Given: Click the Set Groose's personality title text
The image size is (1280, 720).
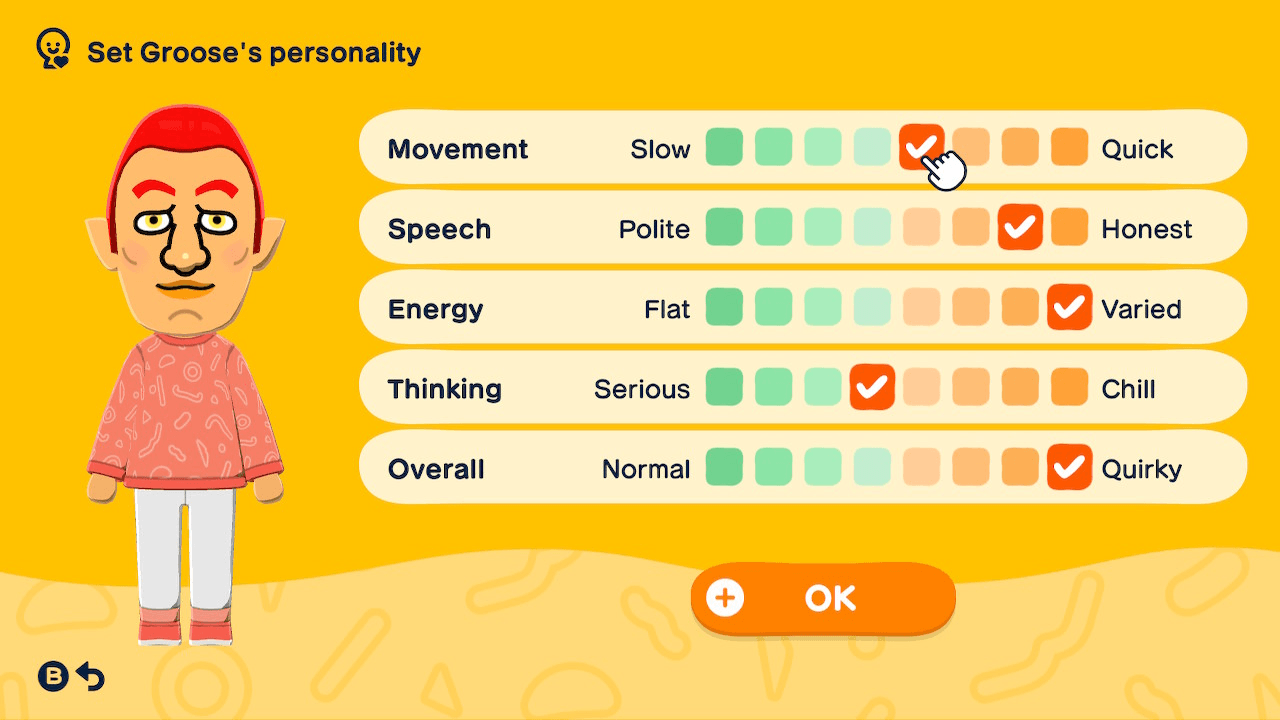Looking at the screenshot, I should tap(253, 53).
